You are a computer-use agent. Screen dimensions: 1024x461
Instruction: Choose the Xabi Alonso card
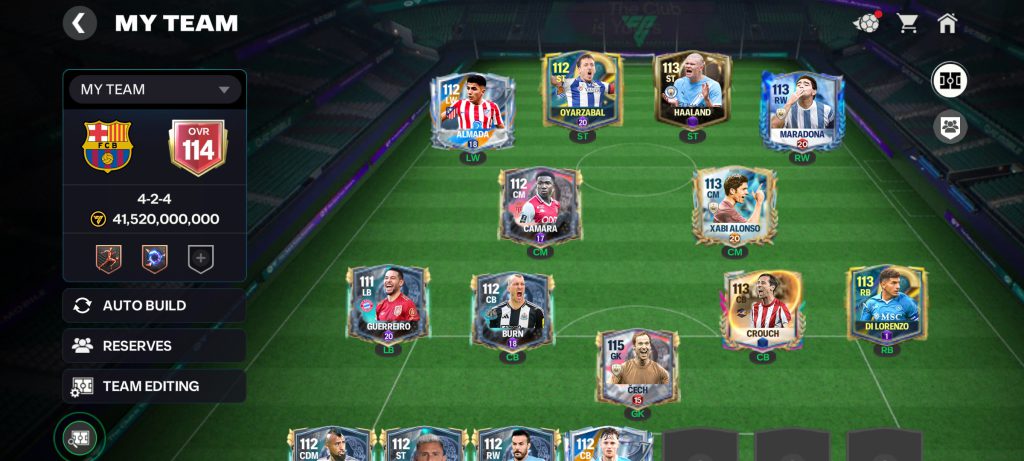tap(735, 205)
